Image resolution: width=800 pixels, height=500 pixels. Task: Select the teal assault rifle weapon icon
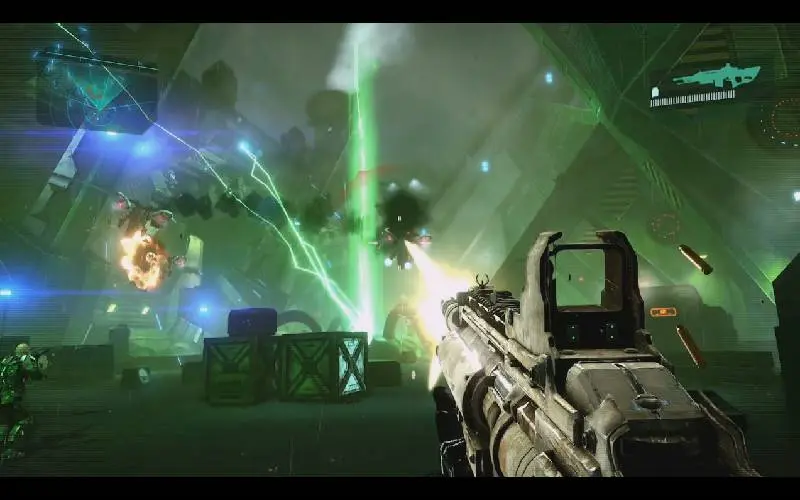[716, 75]
